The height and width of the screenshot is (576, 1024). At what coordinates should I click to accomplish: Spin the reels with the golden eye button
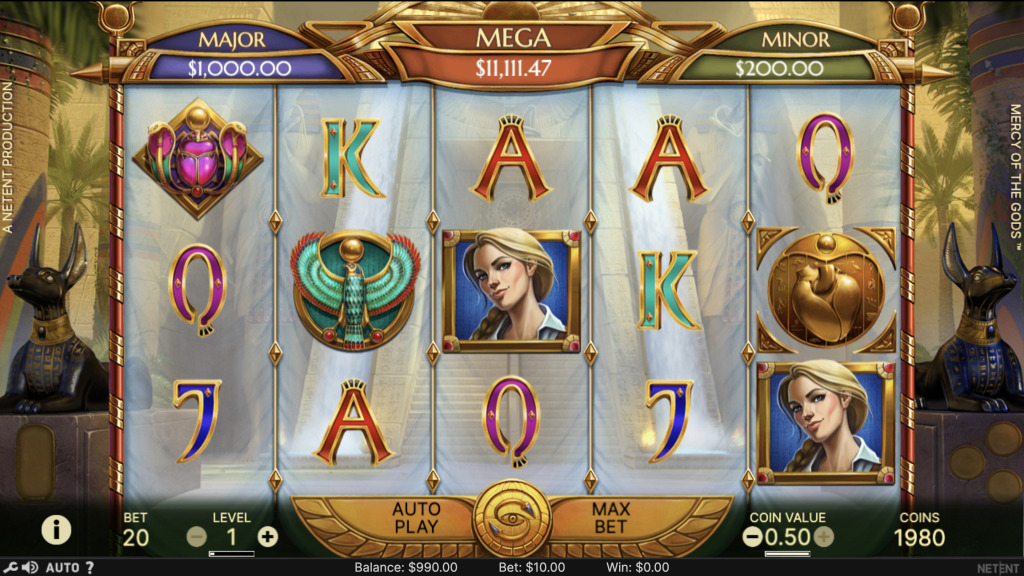click(x=512, y=519)
